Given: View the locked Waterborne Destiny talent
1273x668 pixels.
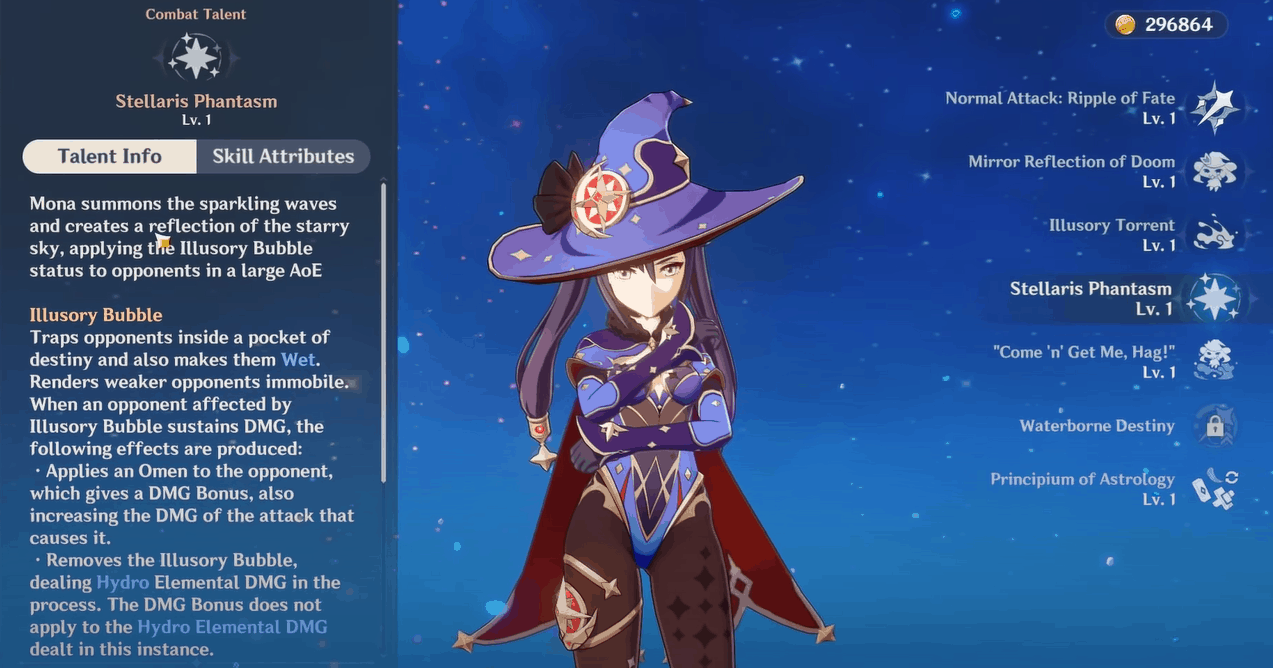Looking at the screenshot, I should 1215,426.
